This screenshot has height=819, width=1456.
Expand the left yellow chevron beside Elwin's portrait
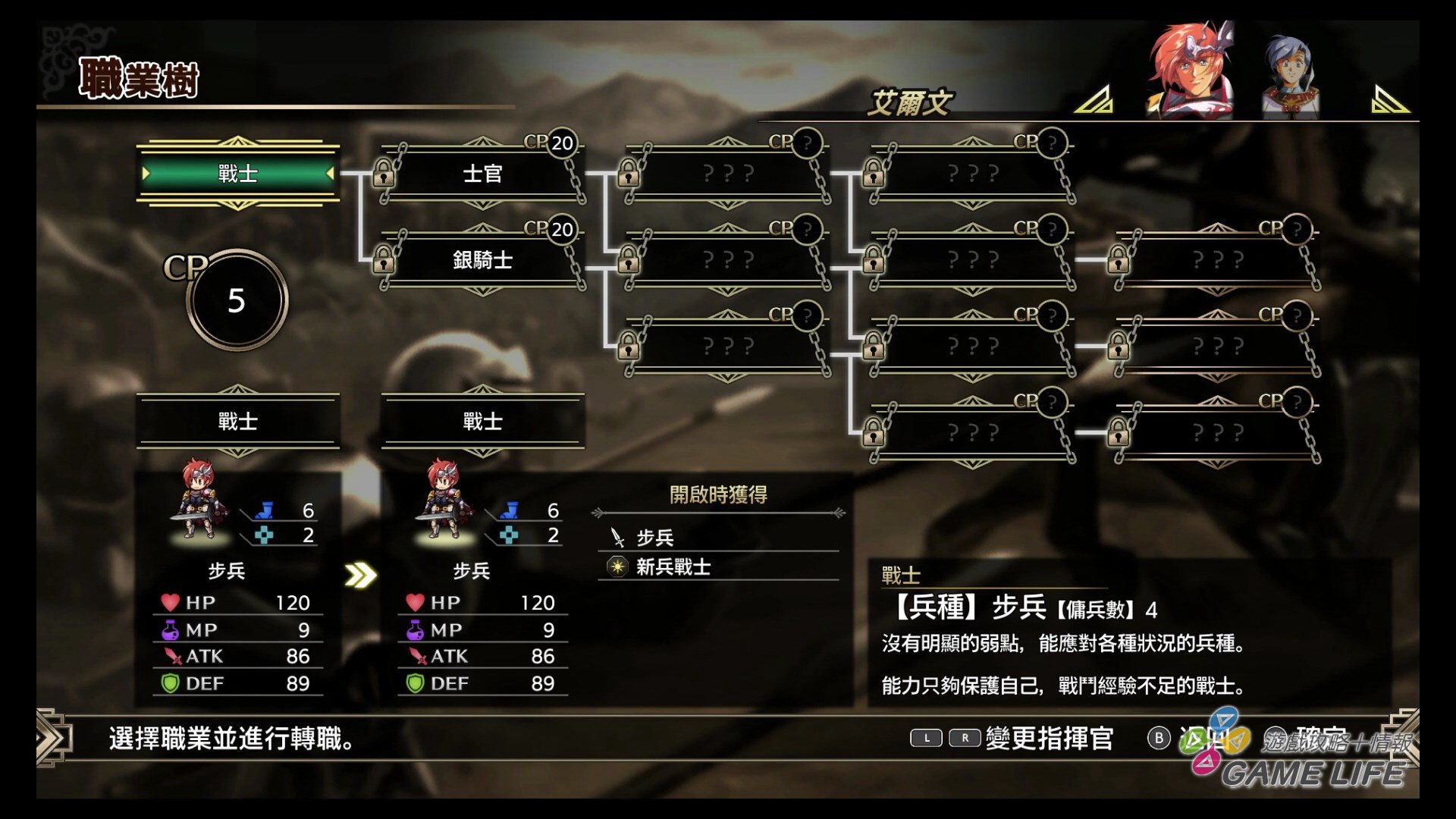tap(1094, 100)
